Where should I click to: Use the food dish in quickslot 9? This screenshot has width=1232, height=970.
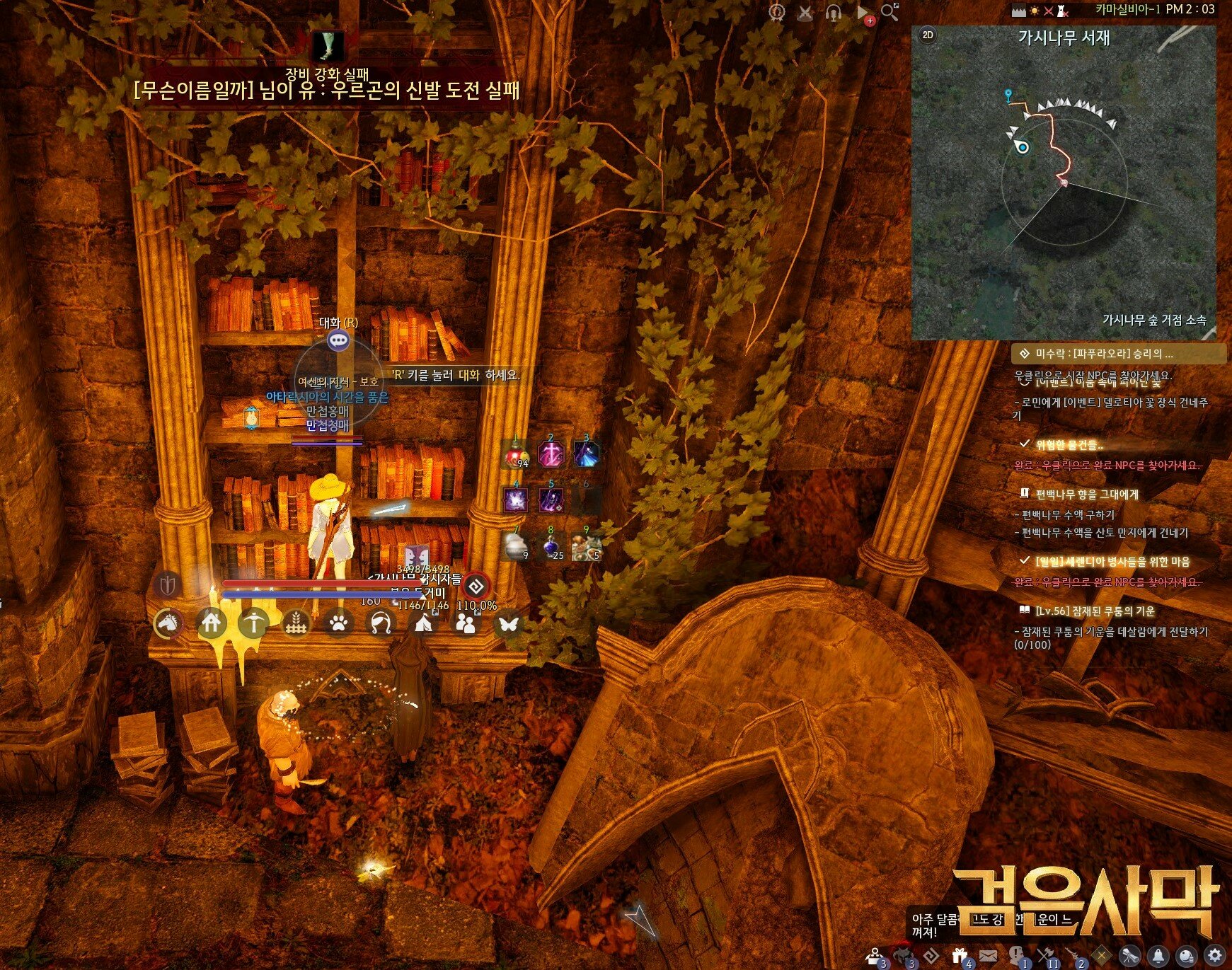[586, 547]
